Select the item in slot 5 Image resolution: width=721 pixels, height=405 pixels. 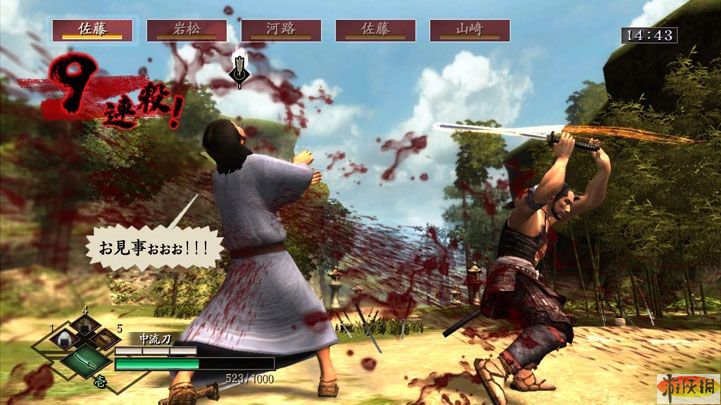point(107,342)
